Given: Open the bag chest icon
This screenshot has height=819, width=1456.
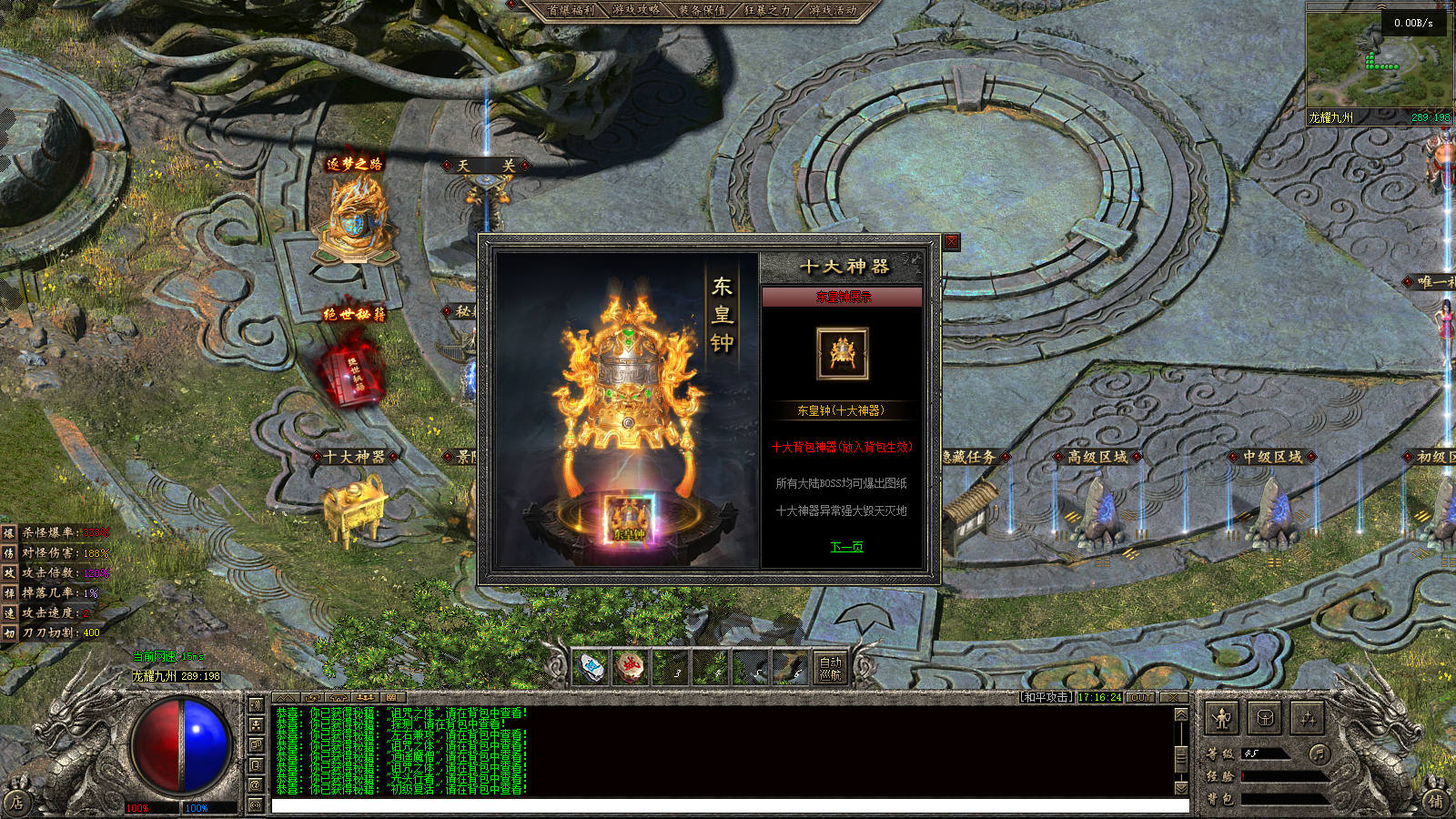Looking at the screenshot, I should [x=1265, y=719].
